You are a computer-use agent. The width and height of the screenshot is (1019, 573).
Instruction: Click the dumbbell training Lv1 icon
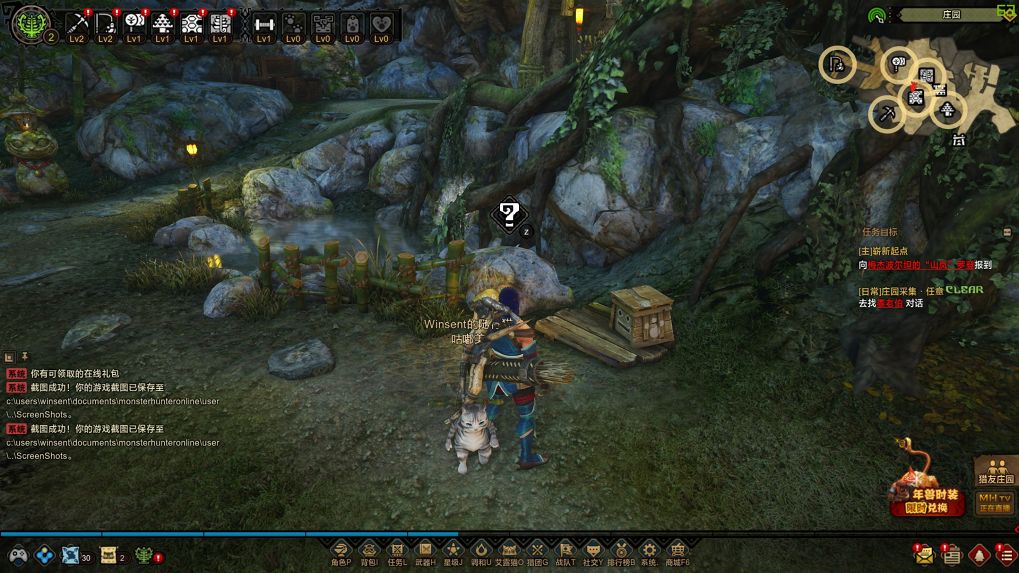[264, 24]
